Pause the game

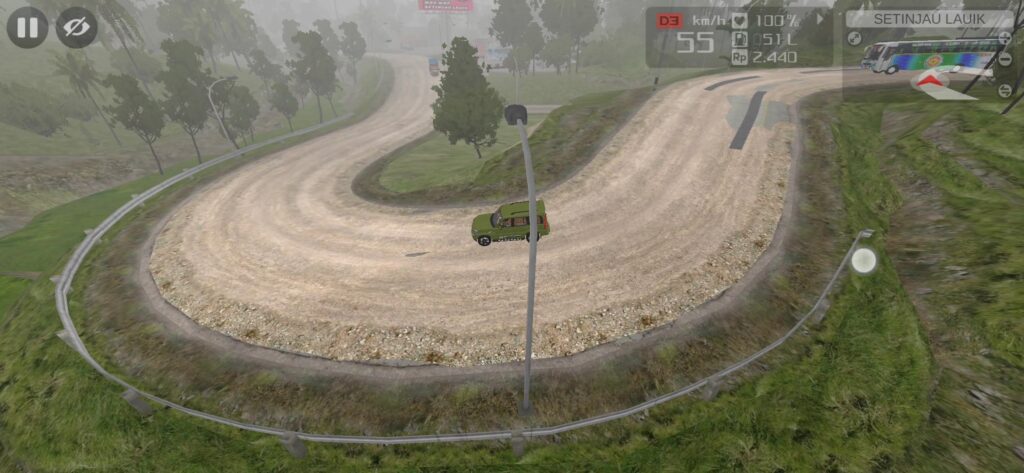27,27
